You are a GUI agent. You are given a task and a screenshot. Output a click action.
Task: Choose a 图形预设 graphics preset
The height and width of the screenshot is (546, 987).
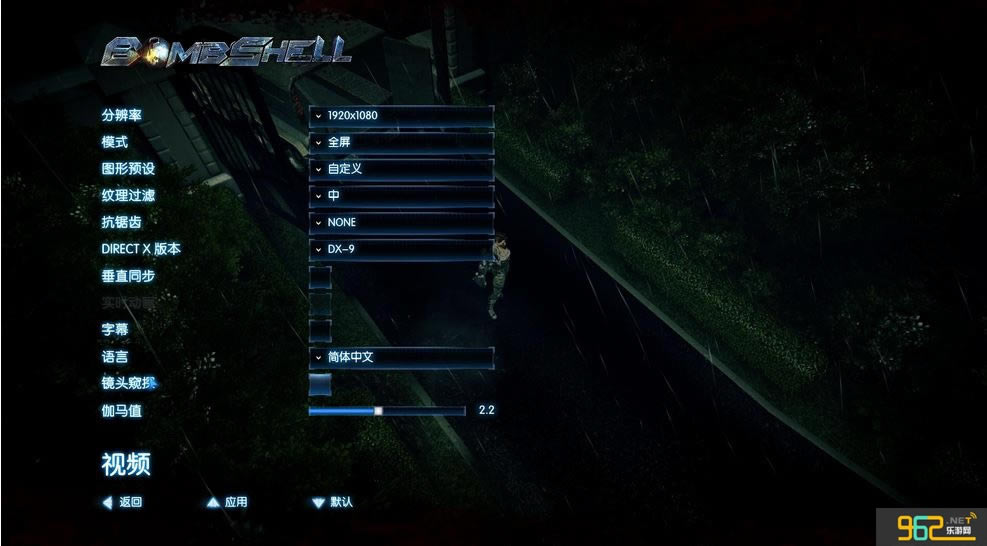[x=401, y=169]
